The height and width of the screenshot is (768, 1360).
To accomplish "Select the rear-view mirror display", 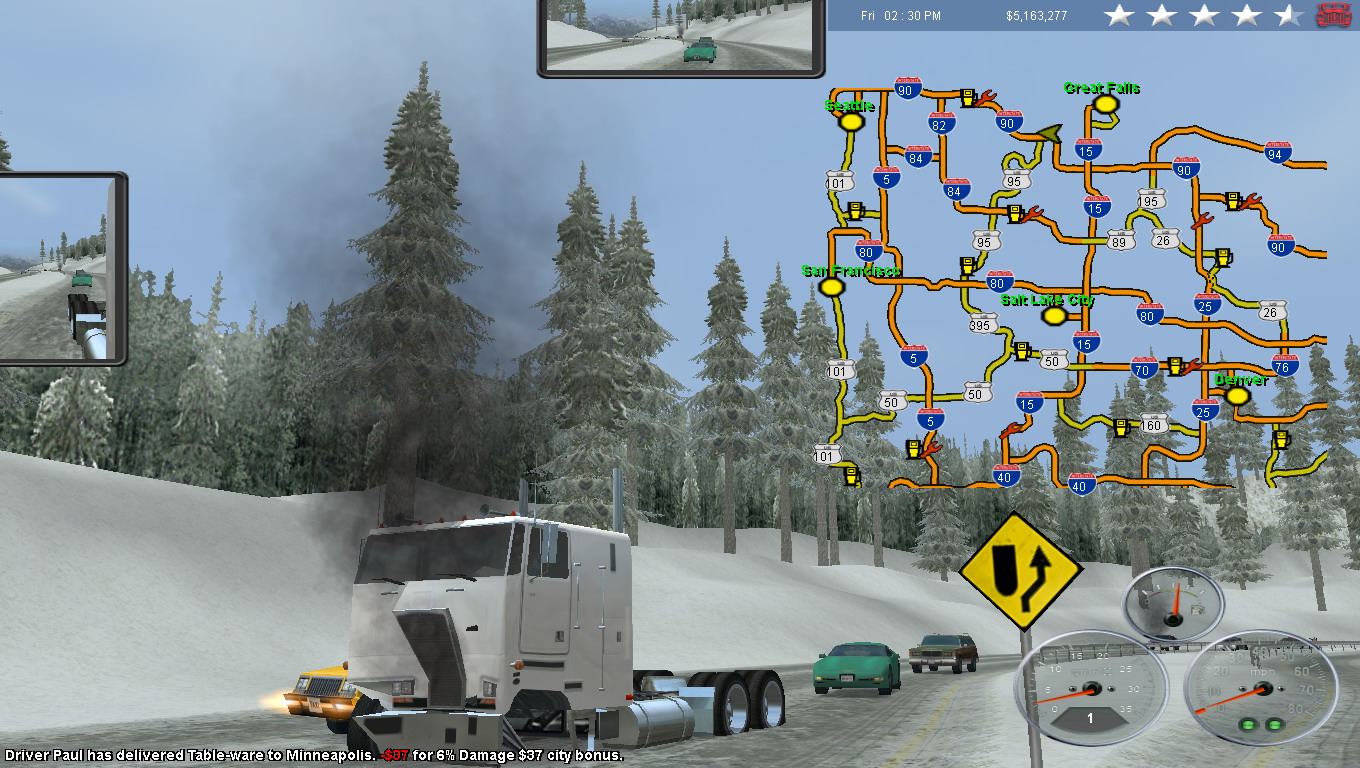I will (x=681, y=37).
